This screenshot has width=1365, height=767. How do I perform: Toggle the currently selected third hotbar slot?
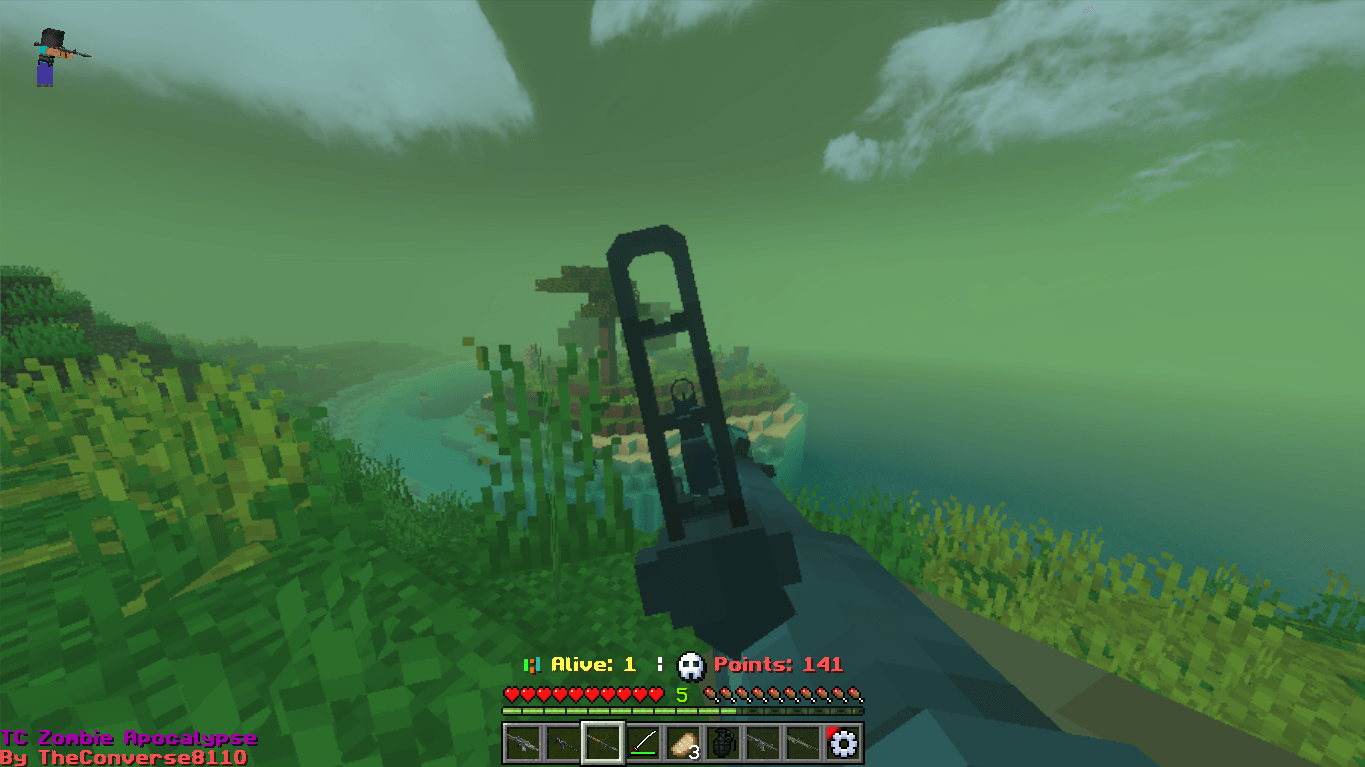[x=602, y=743]
